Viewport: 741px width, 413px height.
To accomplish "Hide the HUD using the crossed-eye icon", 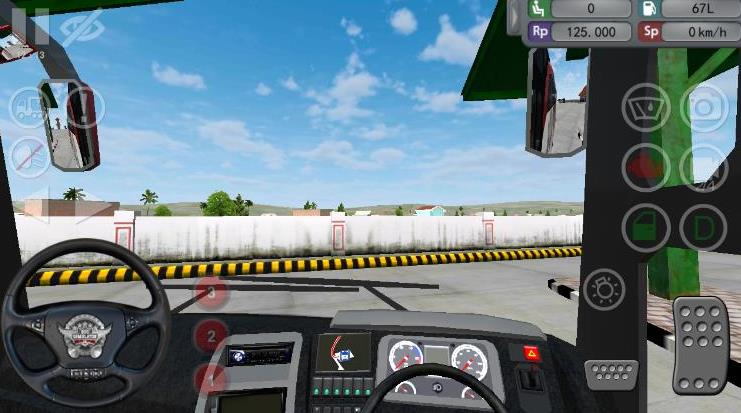I will pos(81,27).
